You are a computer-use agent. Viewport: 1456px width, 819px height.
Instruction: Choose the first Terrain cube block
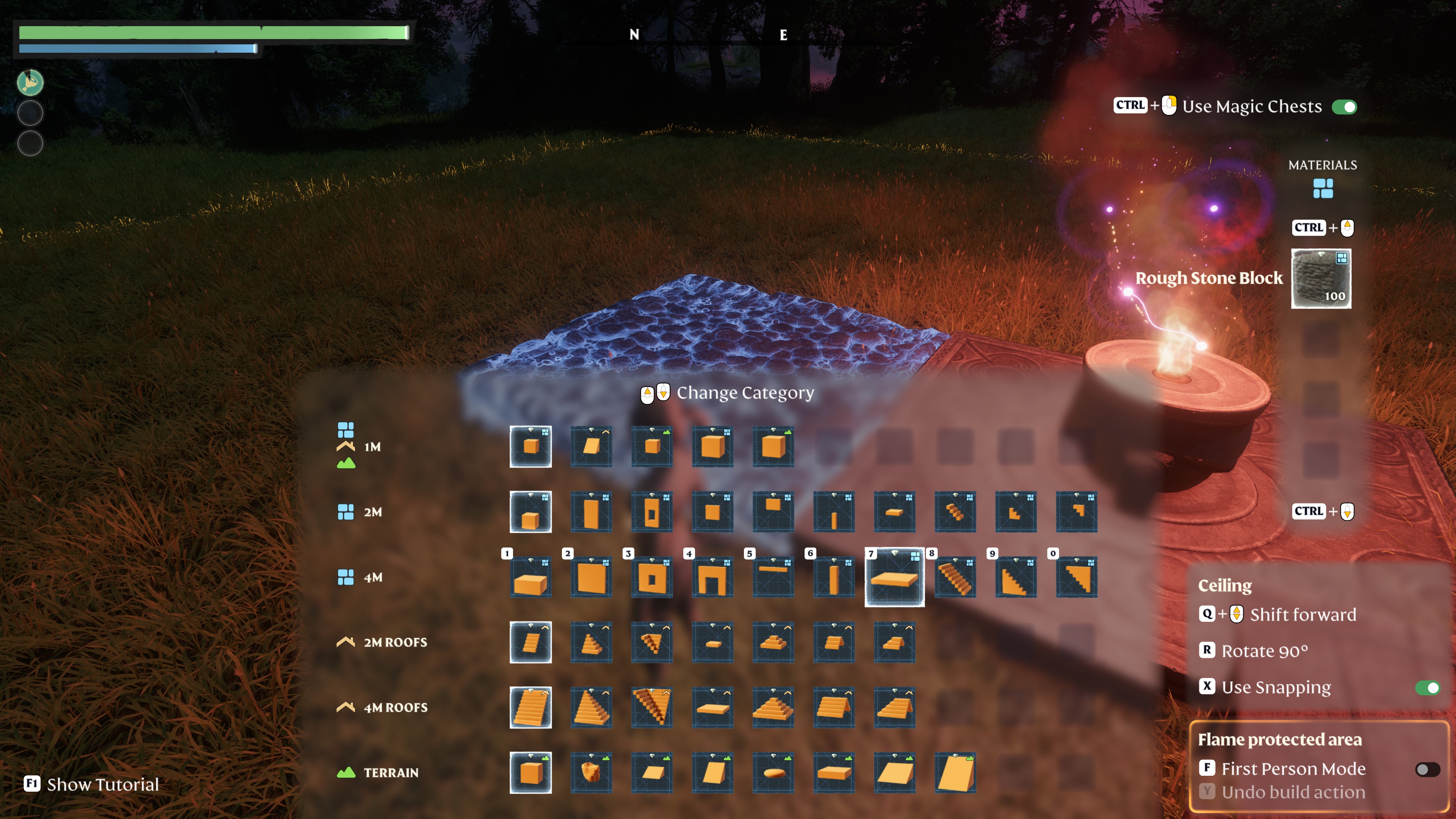click(530, 773)
